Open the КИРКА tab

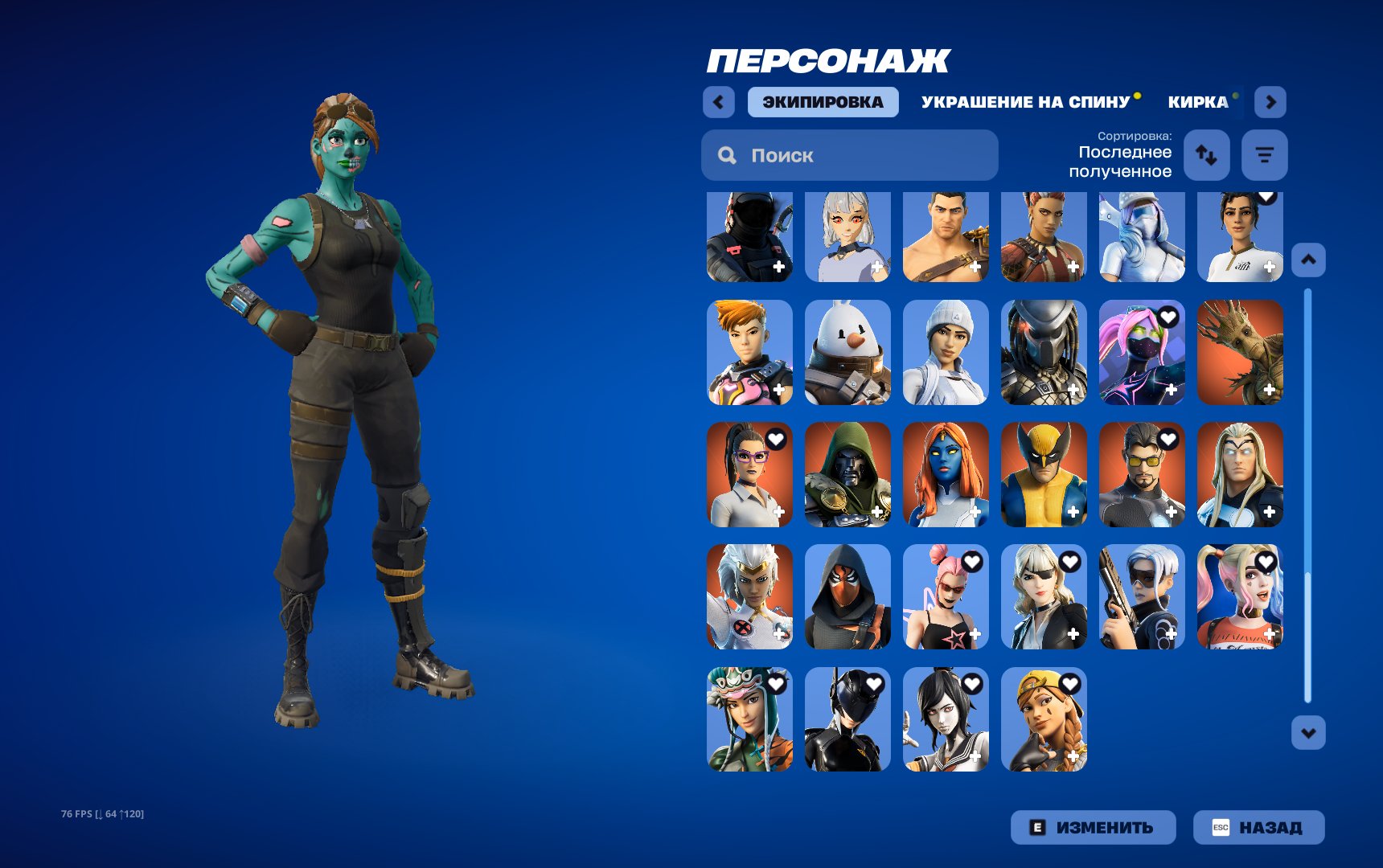tap(1197, 101)
